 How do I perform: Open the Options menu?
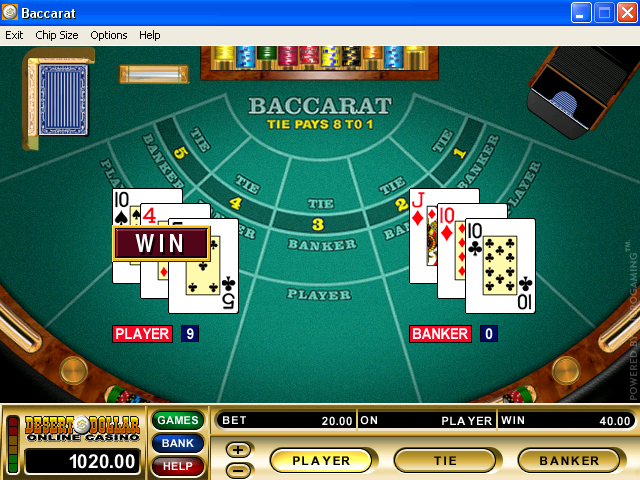coord(109,35)
